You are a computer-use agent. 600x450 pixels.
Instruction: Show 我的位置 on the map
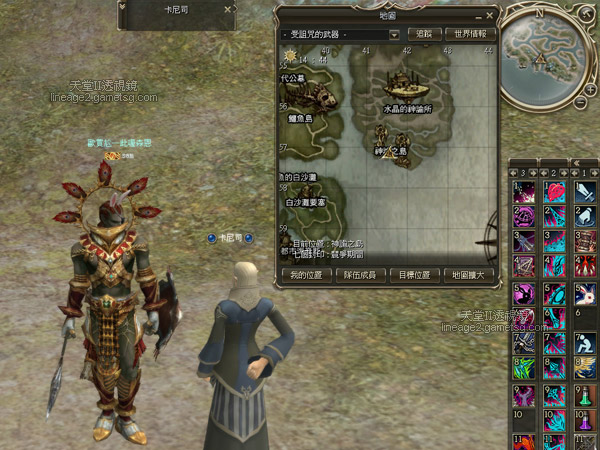tap(309, 274)
